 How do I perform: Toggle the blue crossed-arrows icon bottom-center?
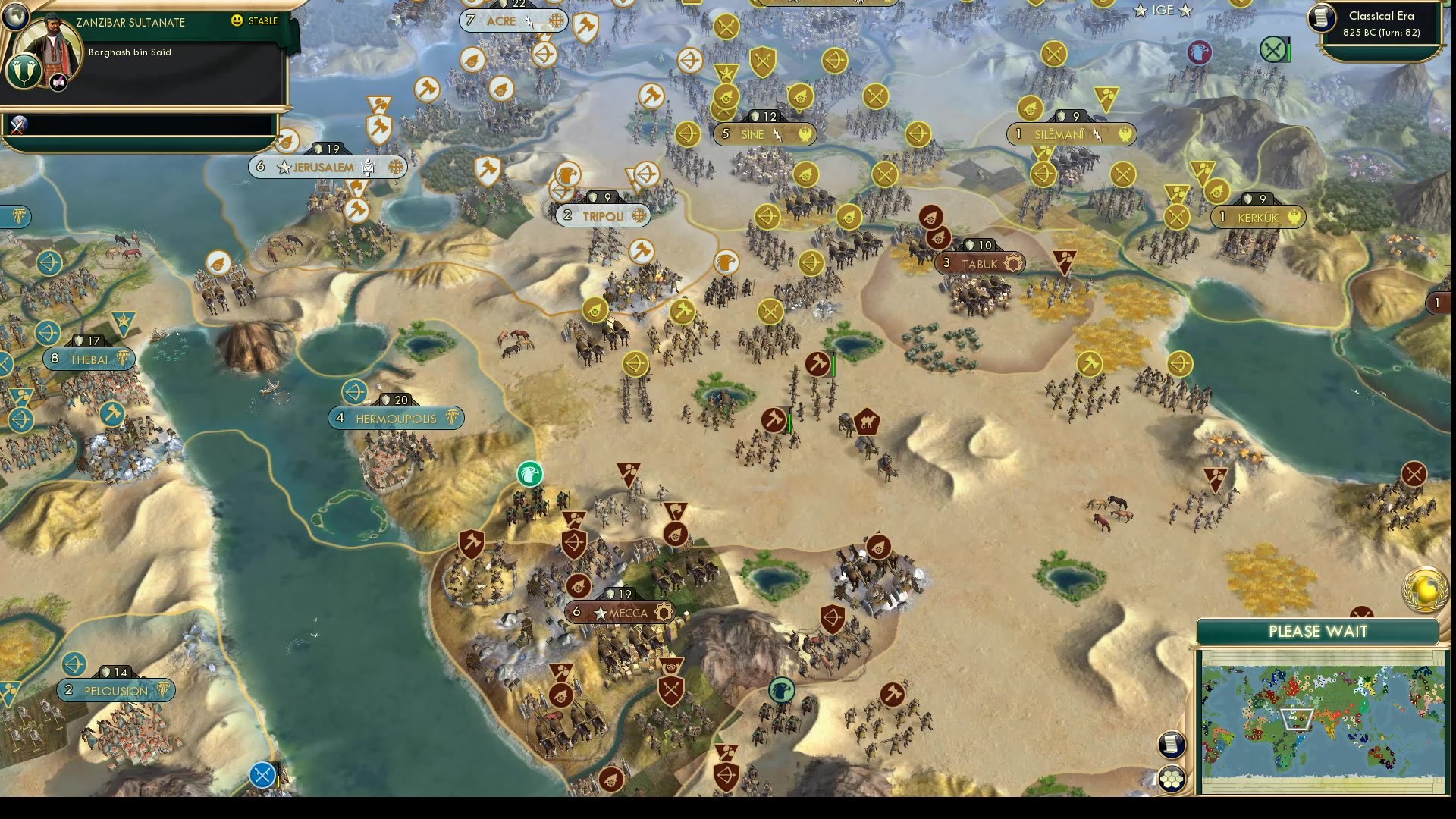tap(262, 774)
